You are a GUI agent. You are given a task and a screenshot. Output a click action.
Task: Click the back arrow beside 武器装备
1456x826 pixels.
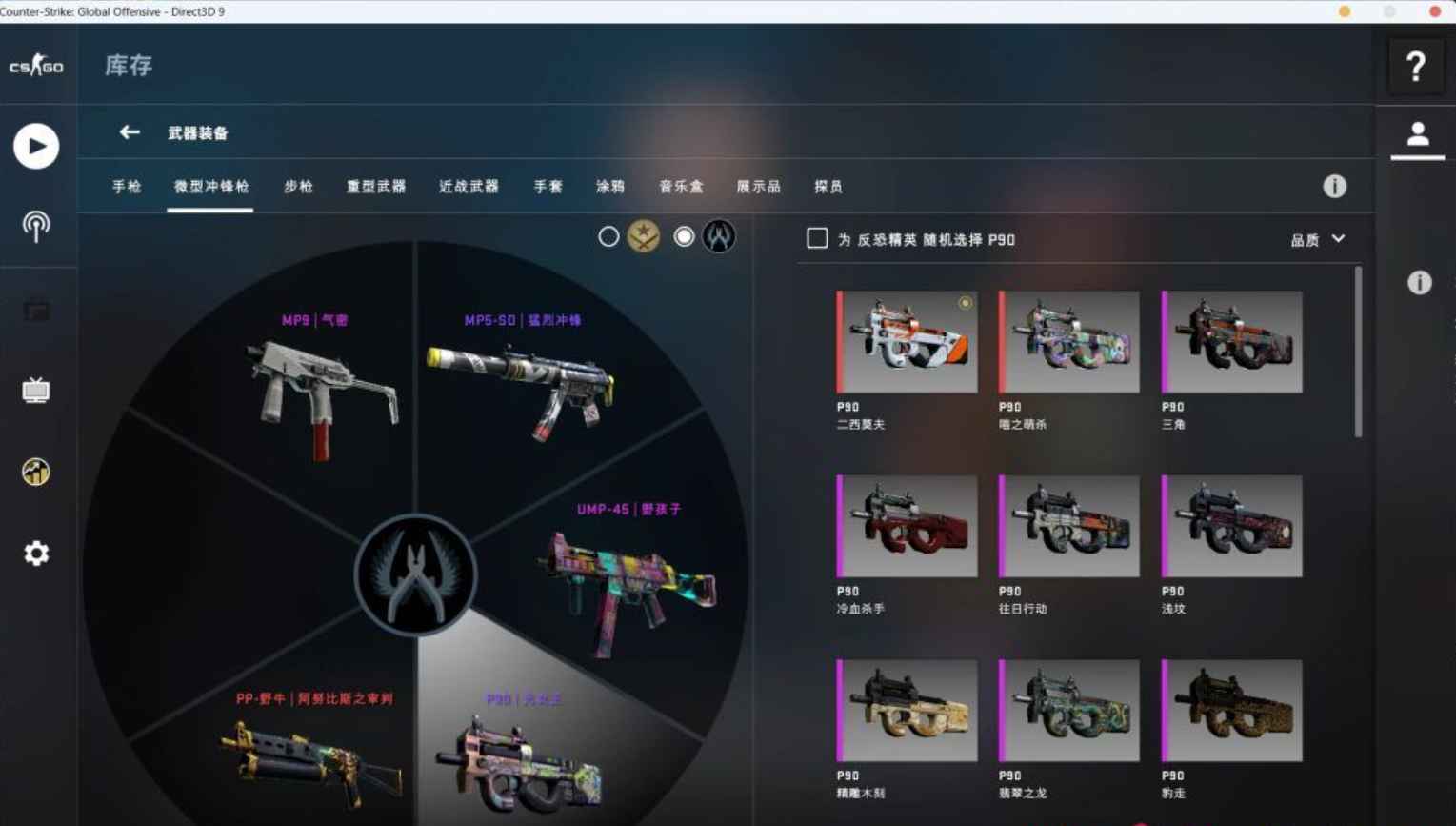[130, 132]
